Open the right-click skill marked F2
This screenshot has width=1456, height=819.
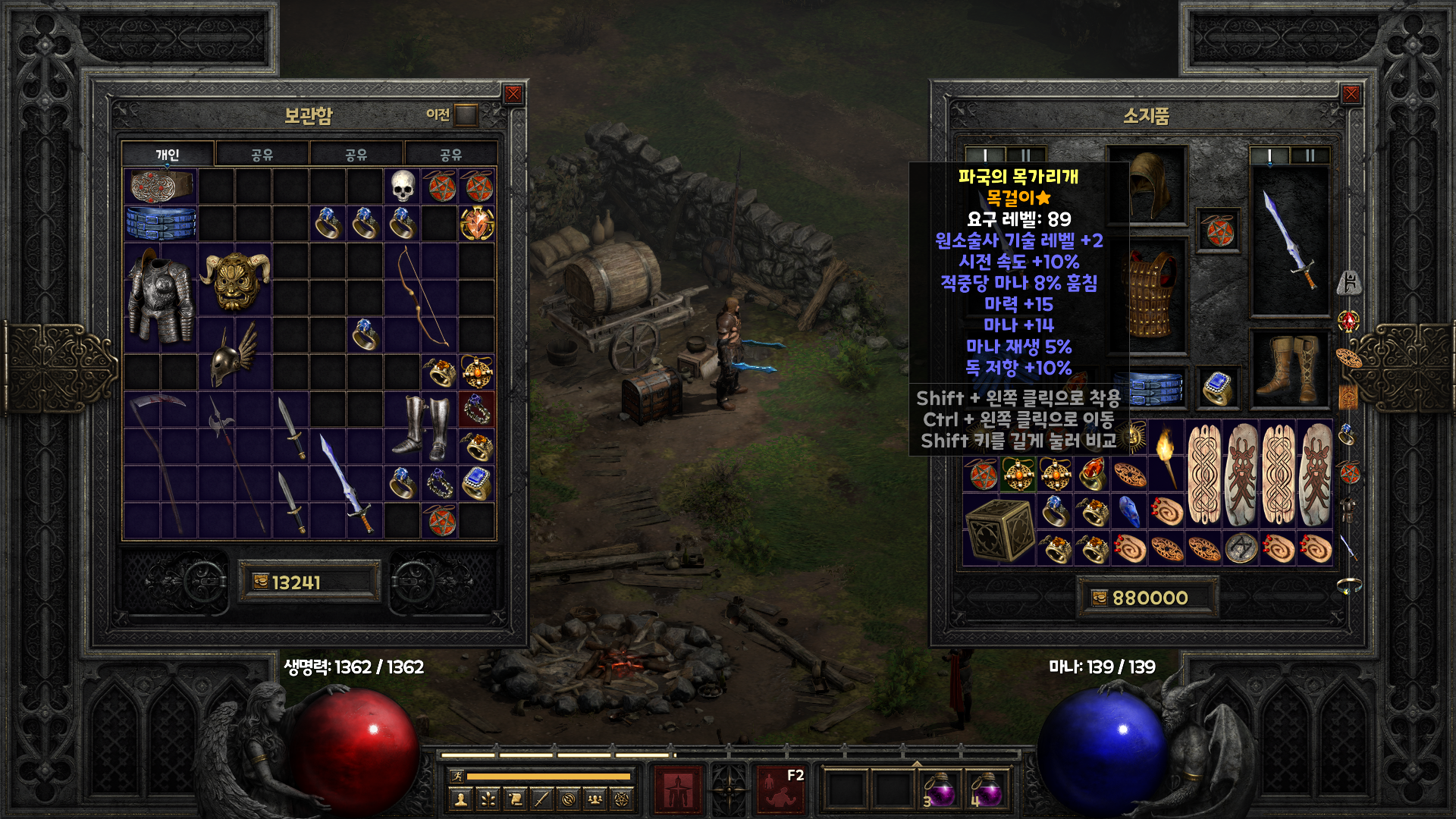[780, 789]
